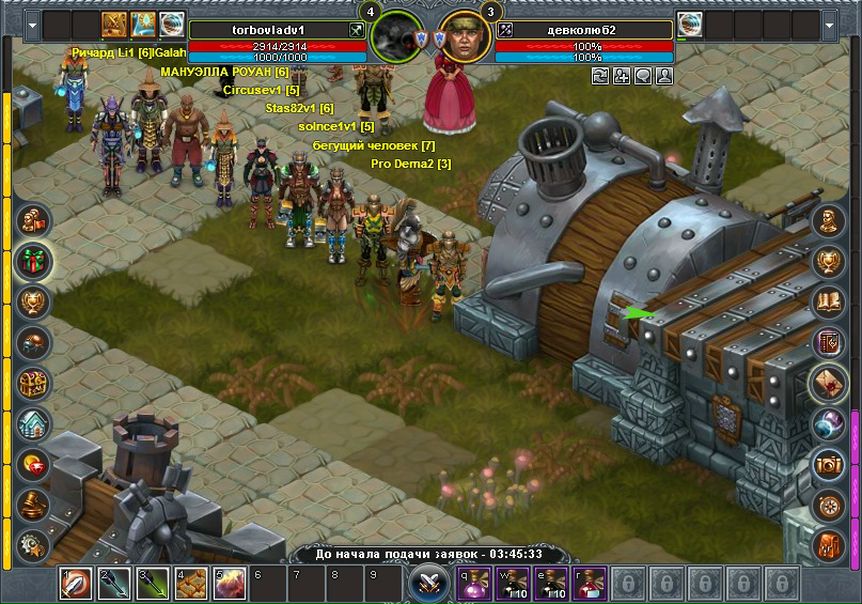862x604 pixels.
Task: Open the sealed letter mail icon
Action: pos(828,382)
